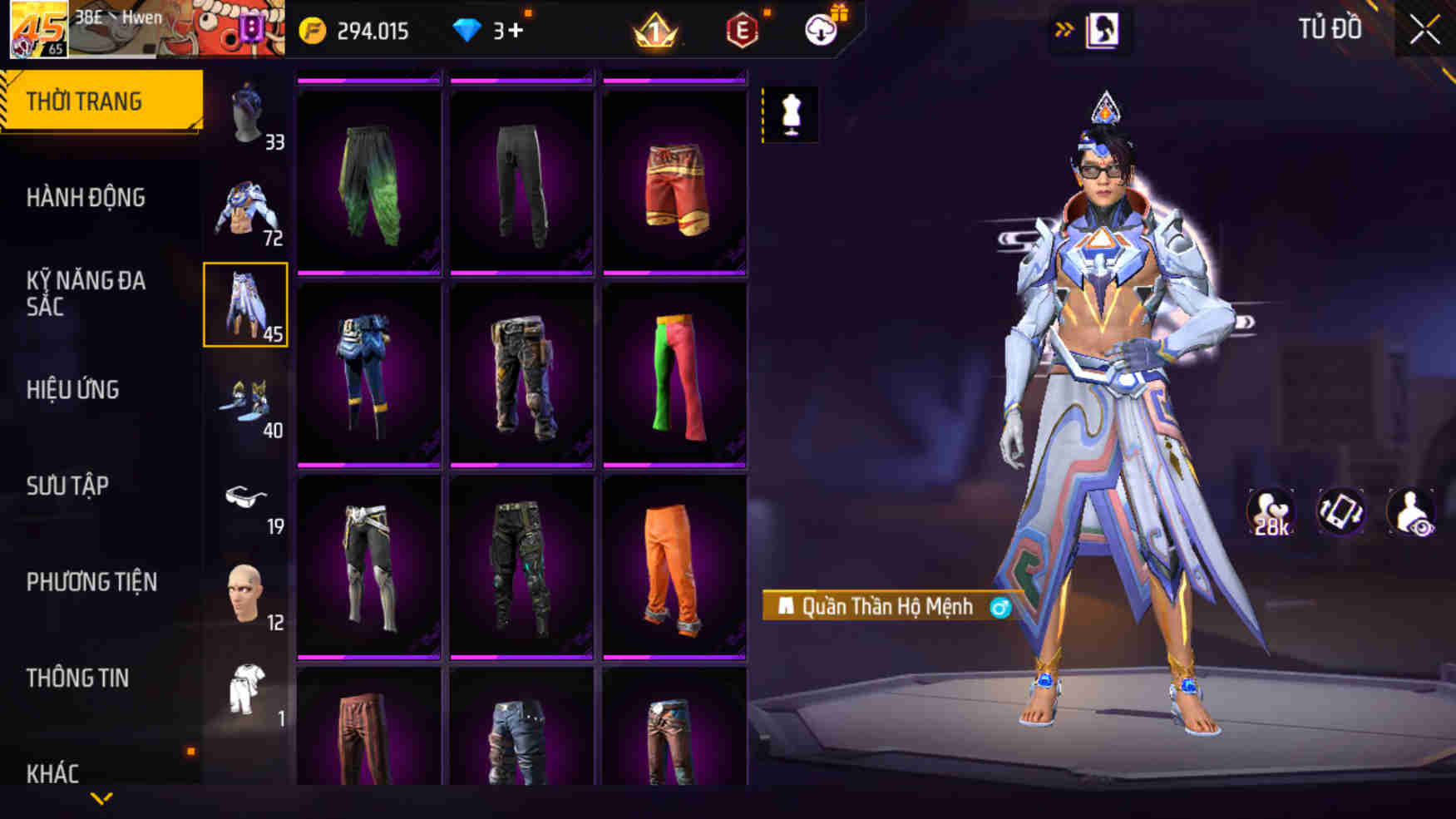Toggle the character view eye icon
Screen dimensions: 1456x819
[1411, 511]
